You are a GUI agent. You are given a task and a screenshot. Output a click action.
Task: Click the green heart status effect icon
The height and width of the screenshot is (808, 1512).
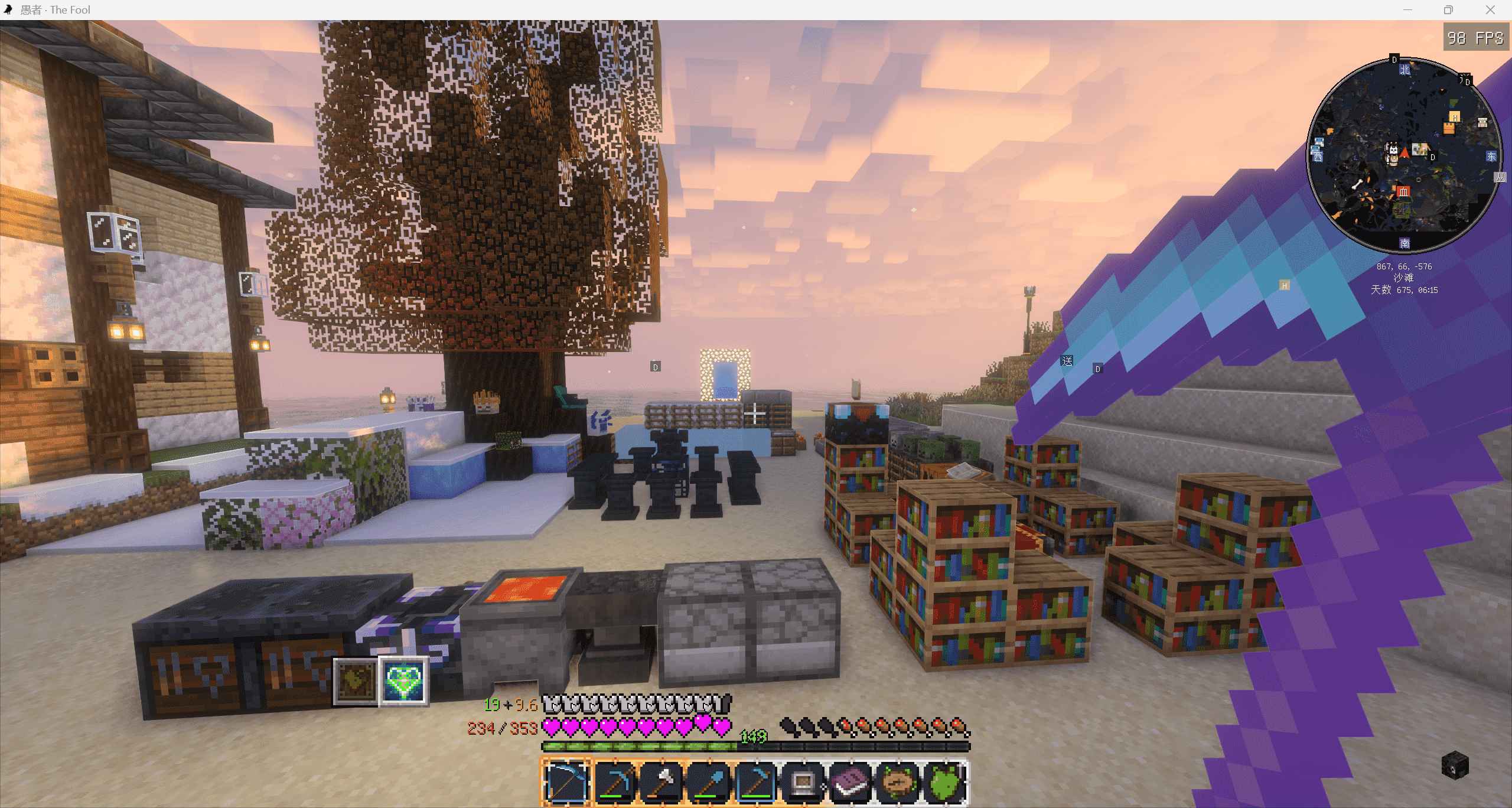[404, 682]
